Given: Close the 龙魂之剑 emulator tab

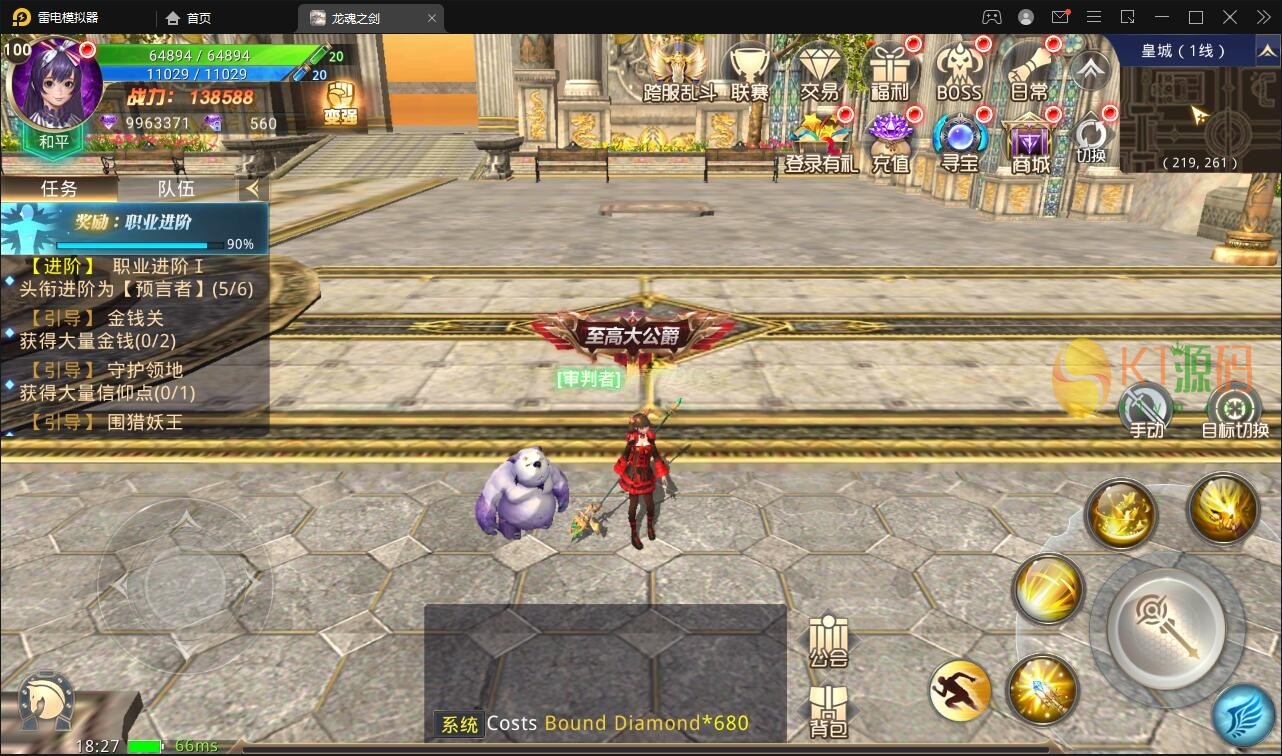Looking at the screenshot, I should (x=432, y=18).
